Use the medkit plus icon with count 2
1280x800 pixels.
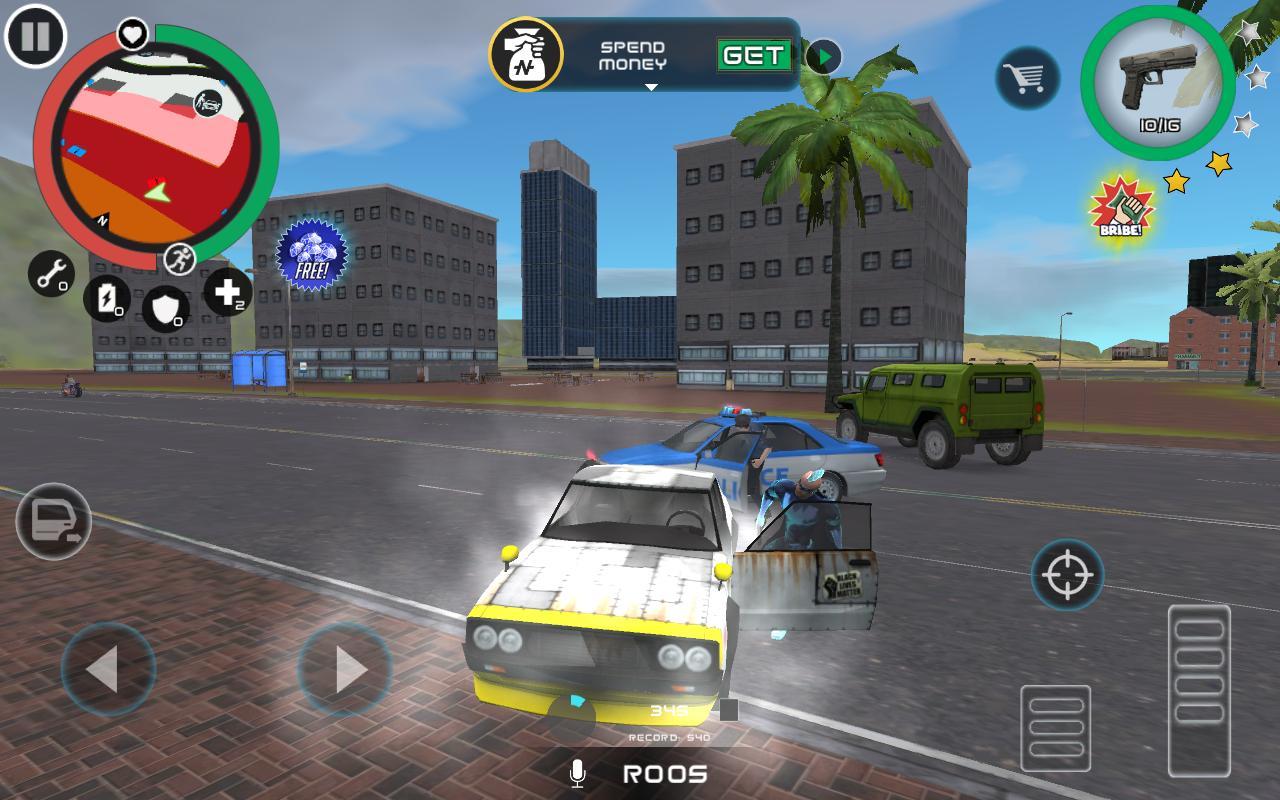click(x=226, y=294)
